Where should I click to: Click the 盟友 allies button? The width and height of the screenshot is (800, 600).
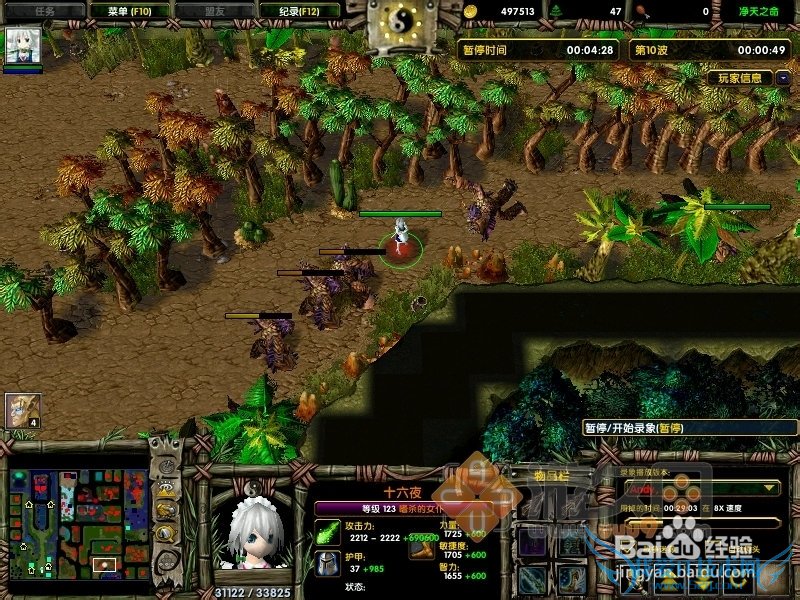pyautogui.click(x=214, y=10)
